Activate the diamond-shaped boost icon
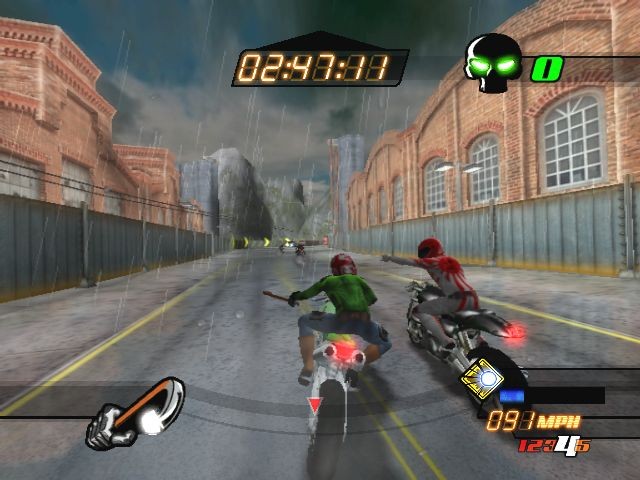640x480 pixels. [486, 379]
